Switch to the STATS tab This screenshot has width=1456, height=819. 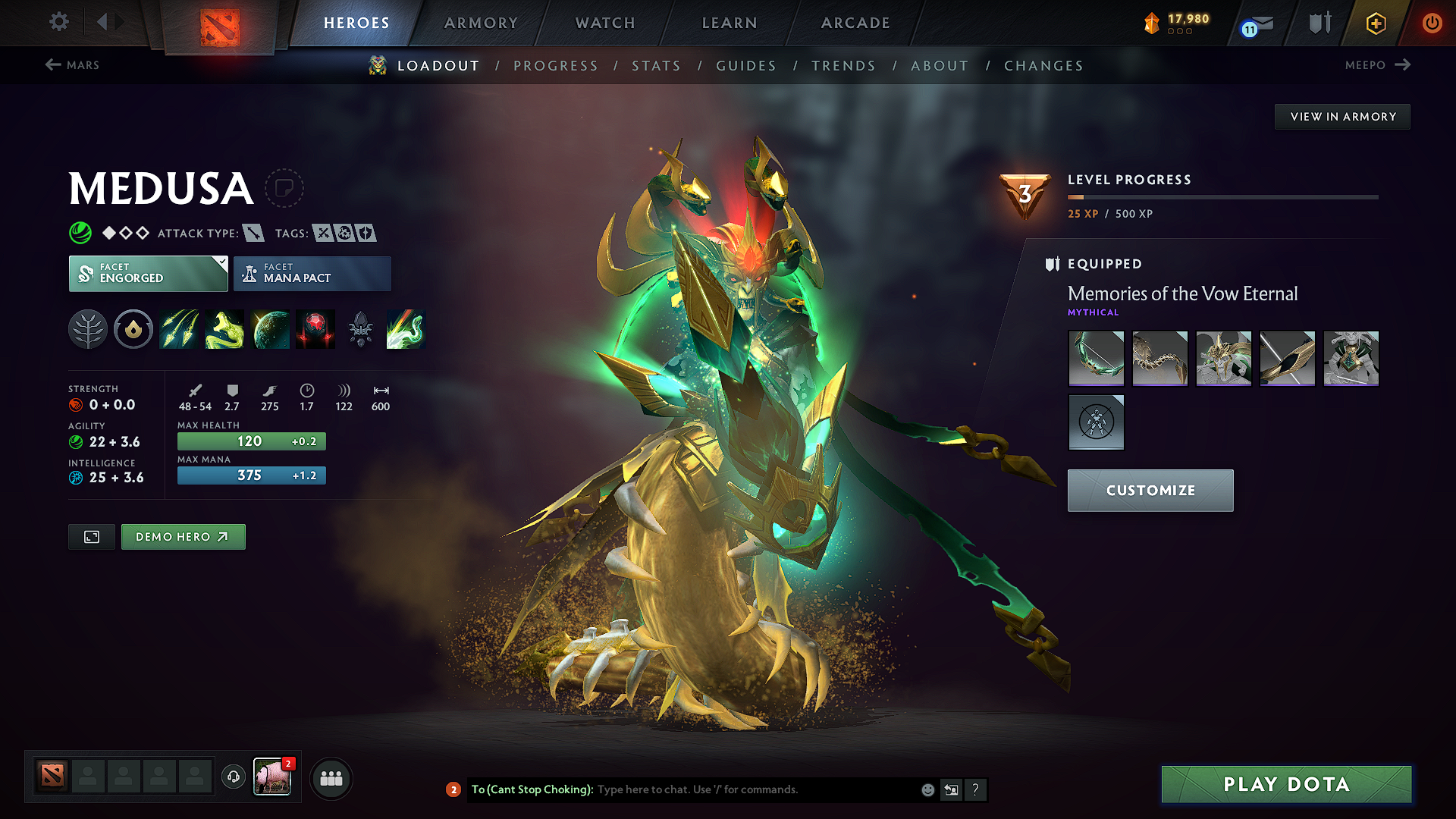(657, 66)
